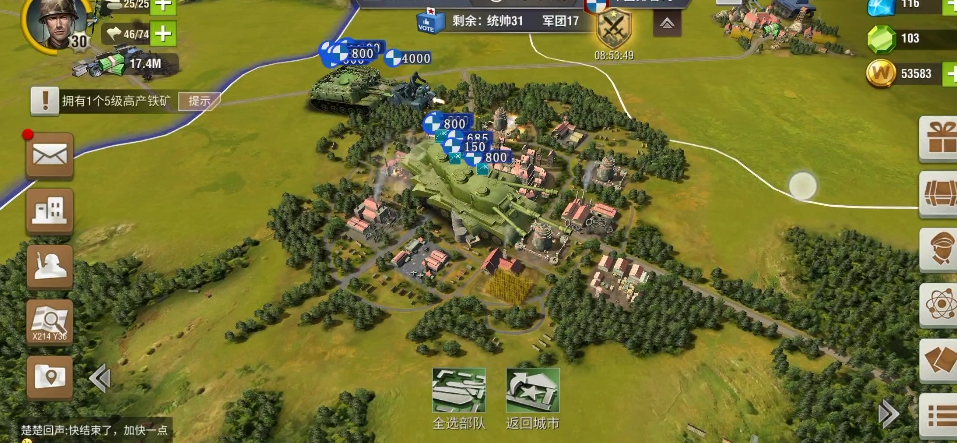Open the gift box rewards
This screenshot has width=957, height=443.
click(940, 138)
